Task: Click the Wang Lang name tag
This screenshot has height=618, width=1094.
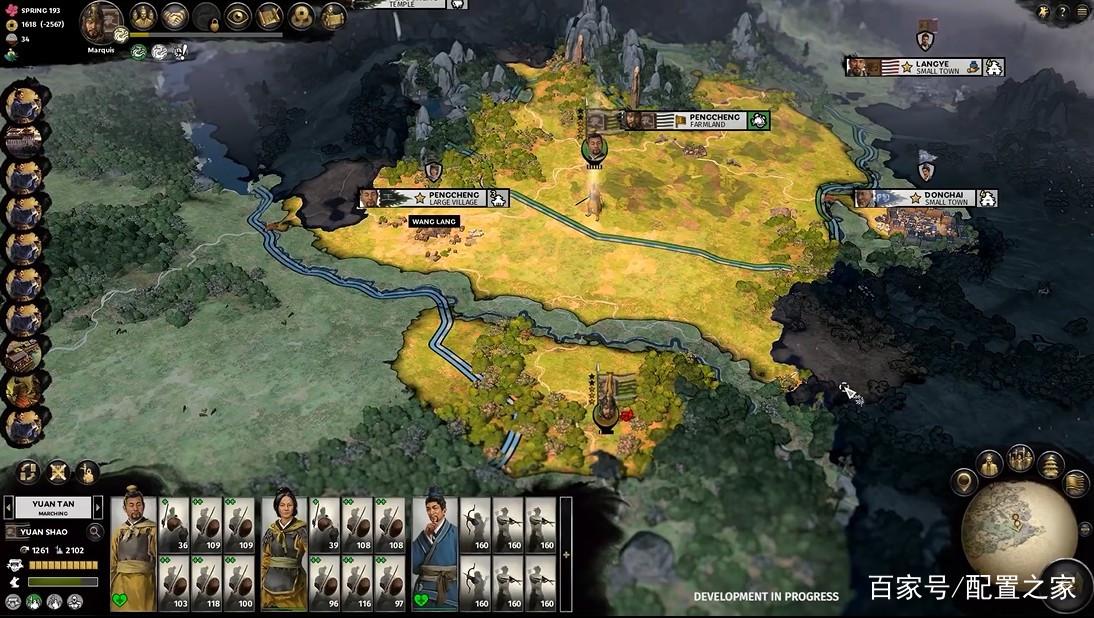Action: tap(434, 221)
